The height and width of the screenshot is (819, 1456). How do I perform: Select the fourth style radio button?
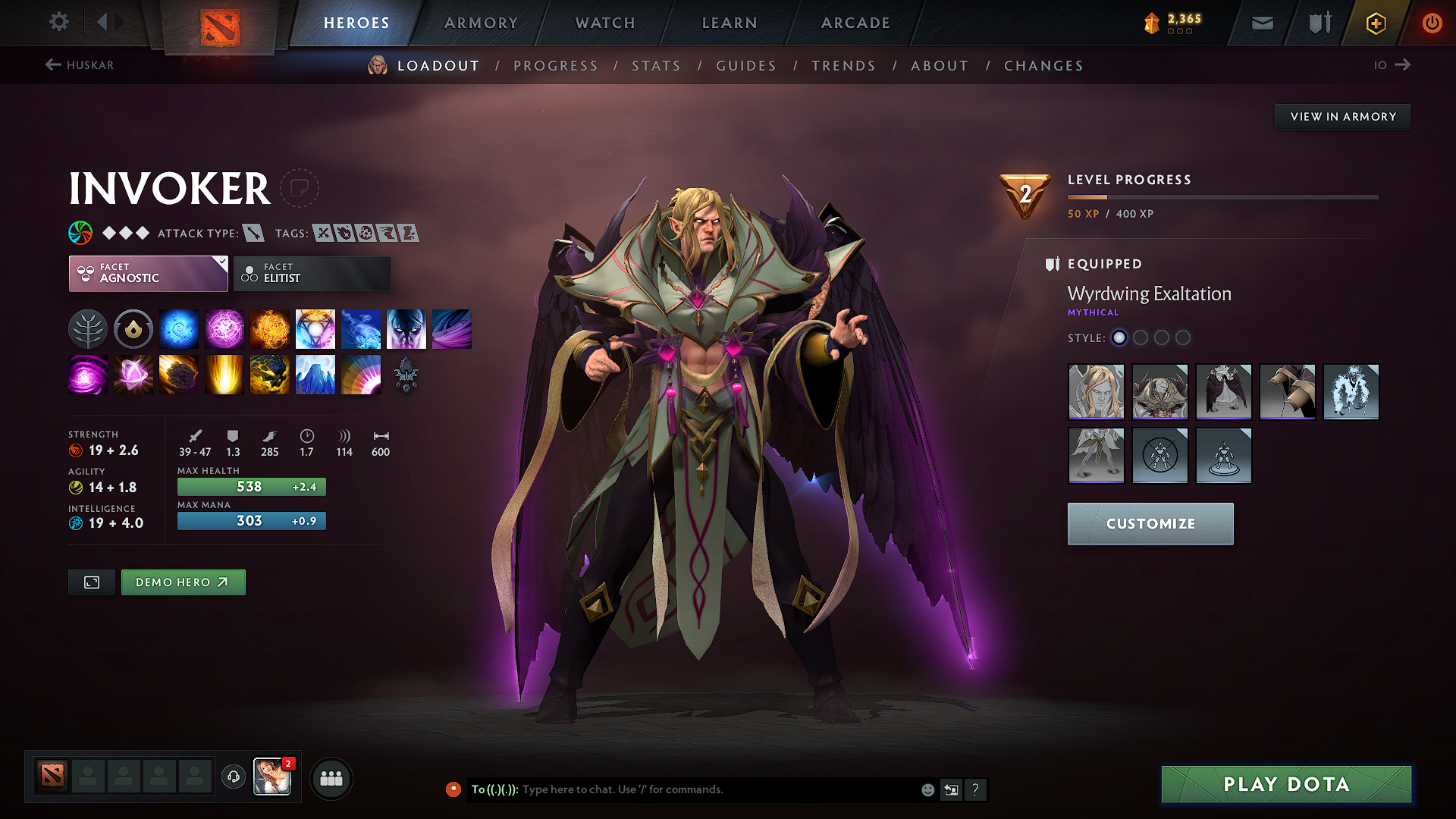(x=1183, y=338)
